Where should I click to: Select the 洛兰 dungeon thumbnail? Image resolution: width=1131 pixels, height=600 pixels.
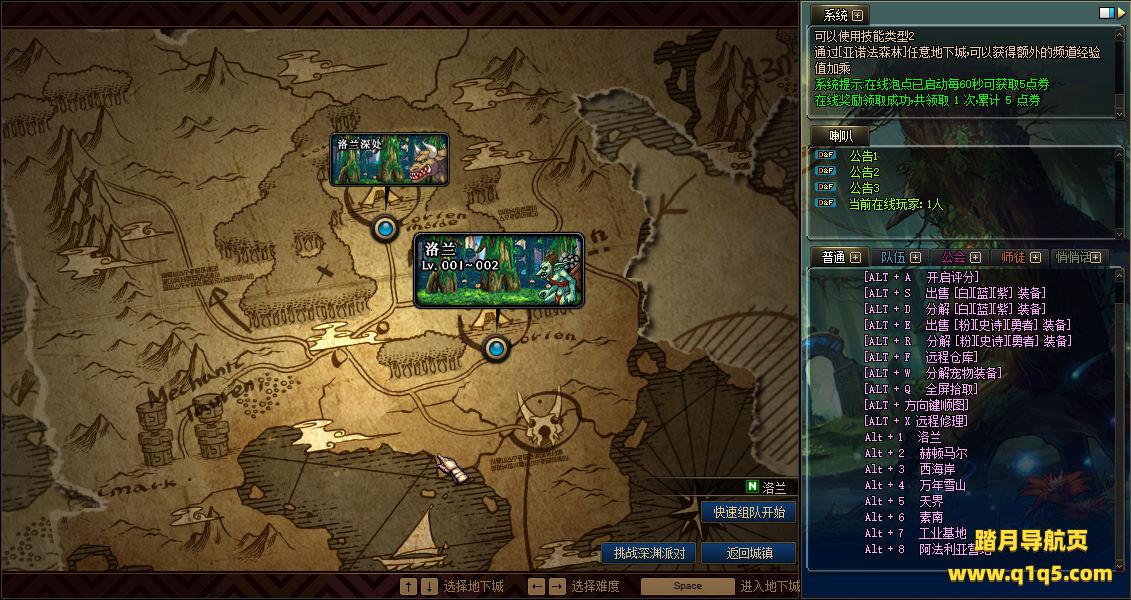click(x=498, y=270)
